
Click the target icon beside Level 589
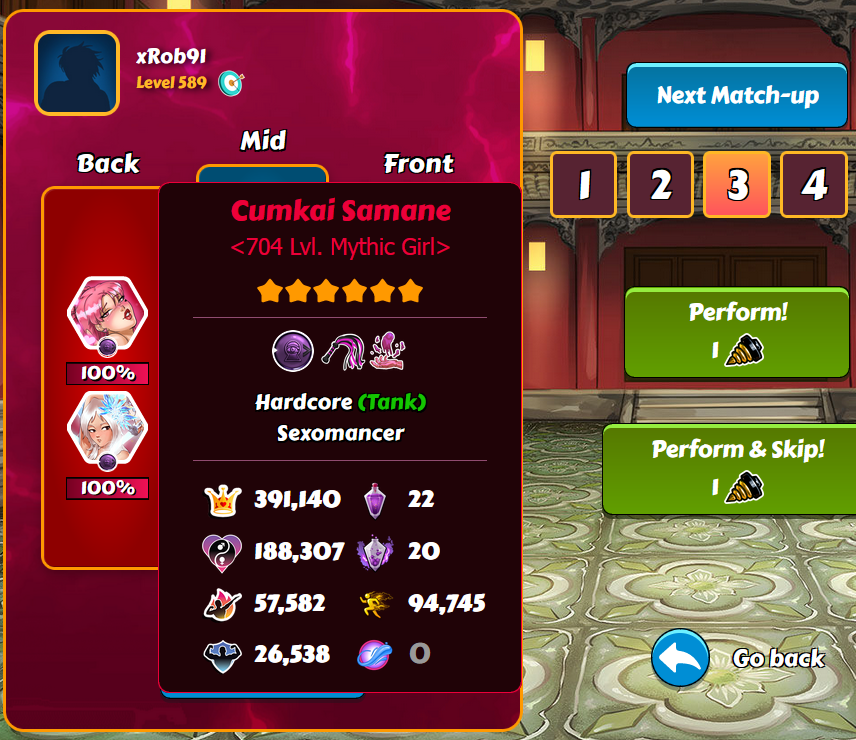(231, 82)
